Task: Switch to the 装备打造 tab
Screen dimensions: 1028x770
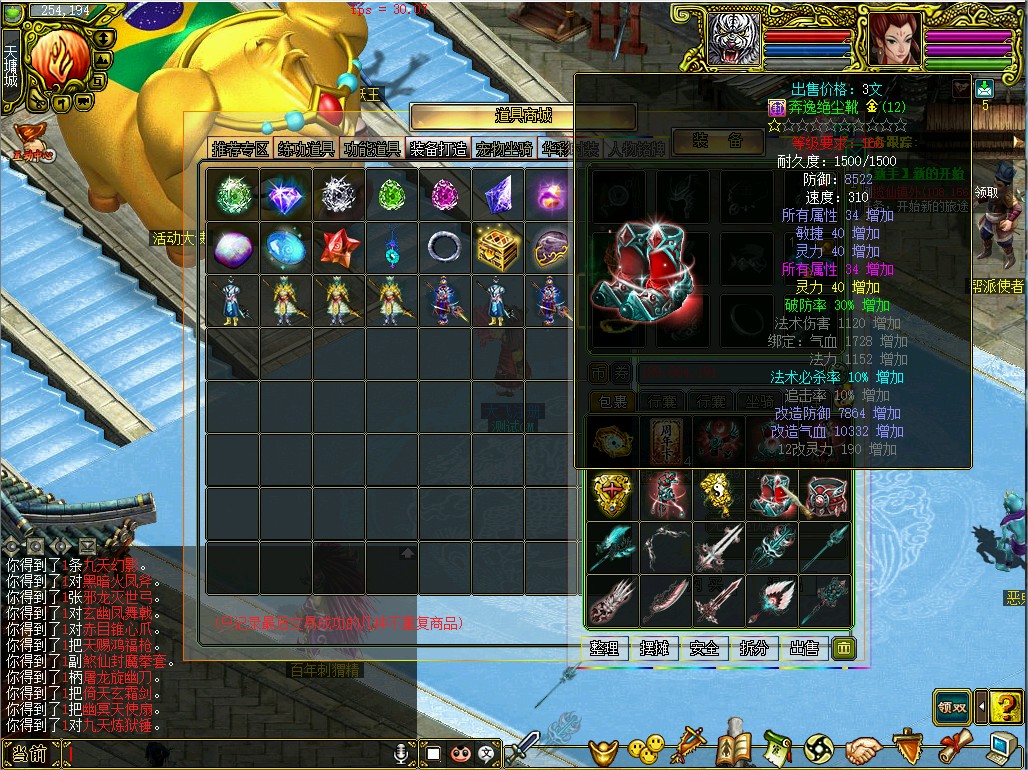Action: (438, 149)
